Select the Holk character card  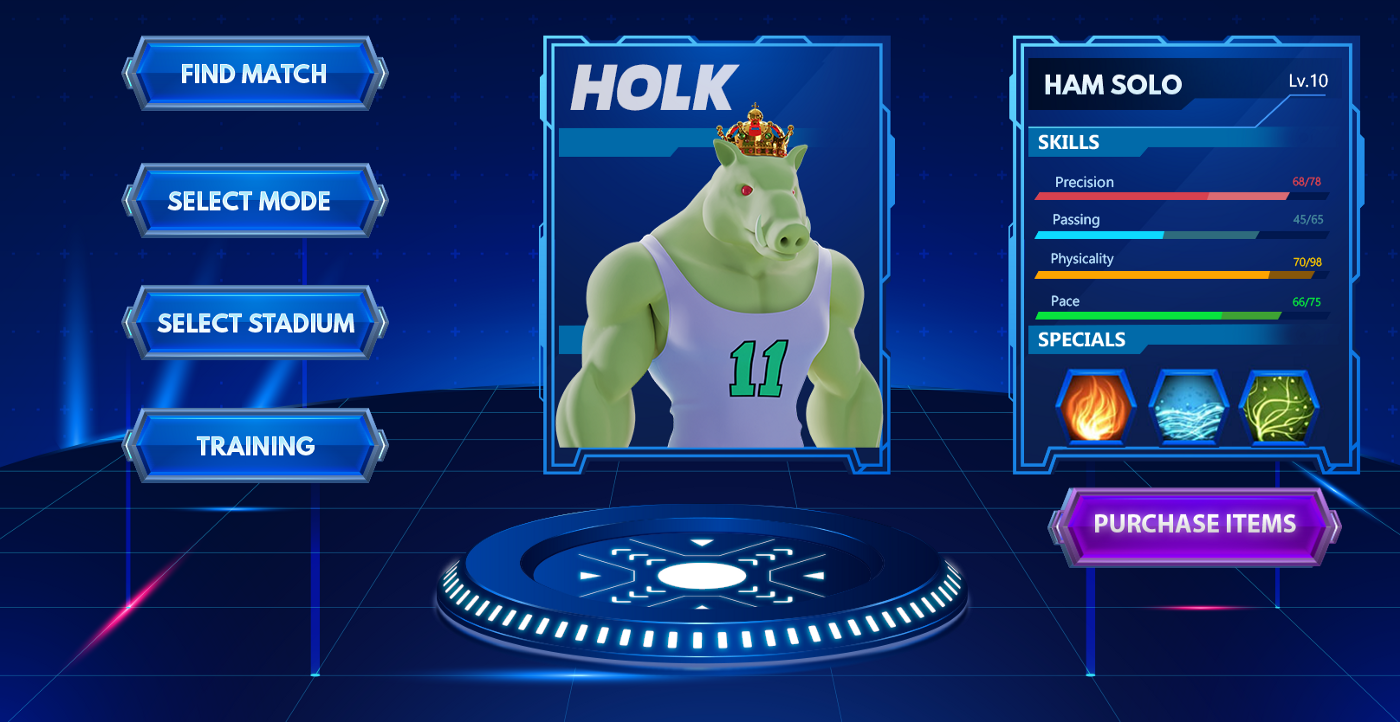click(714, 255)
